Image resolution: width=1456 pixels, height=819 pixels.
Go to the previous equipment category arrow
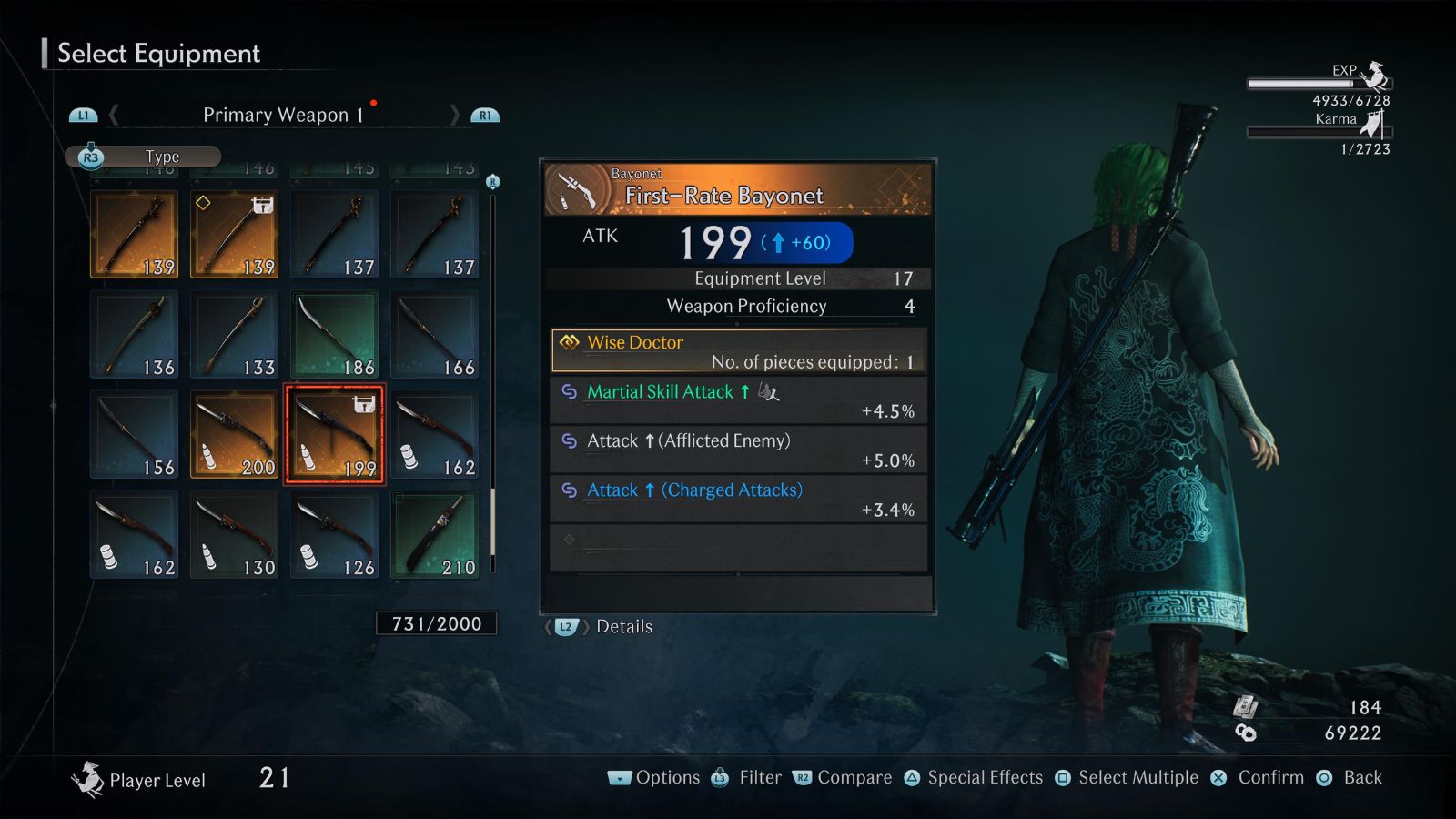[x=114, y=115]
